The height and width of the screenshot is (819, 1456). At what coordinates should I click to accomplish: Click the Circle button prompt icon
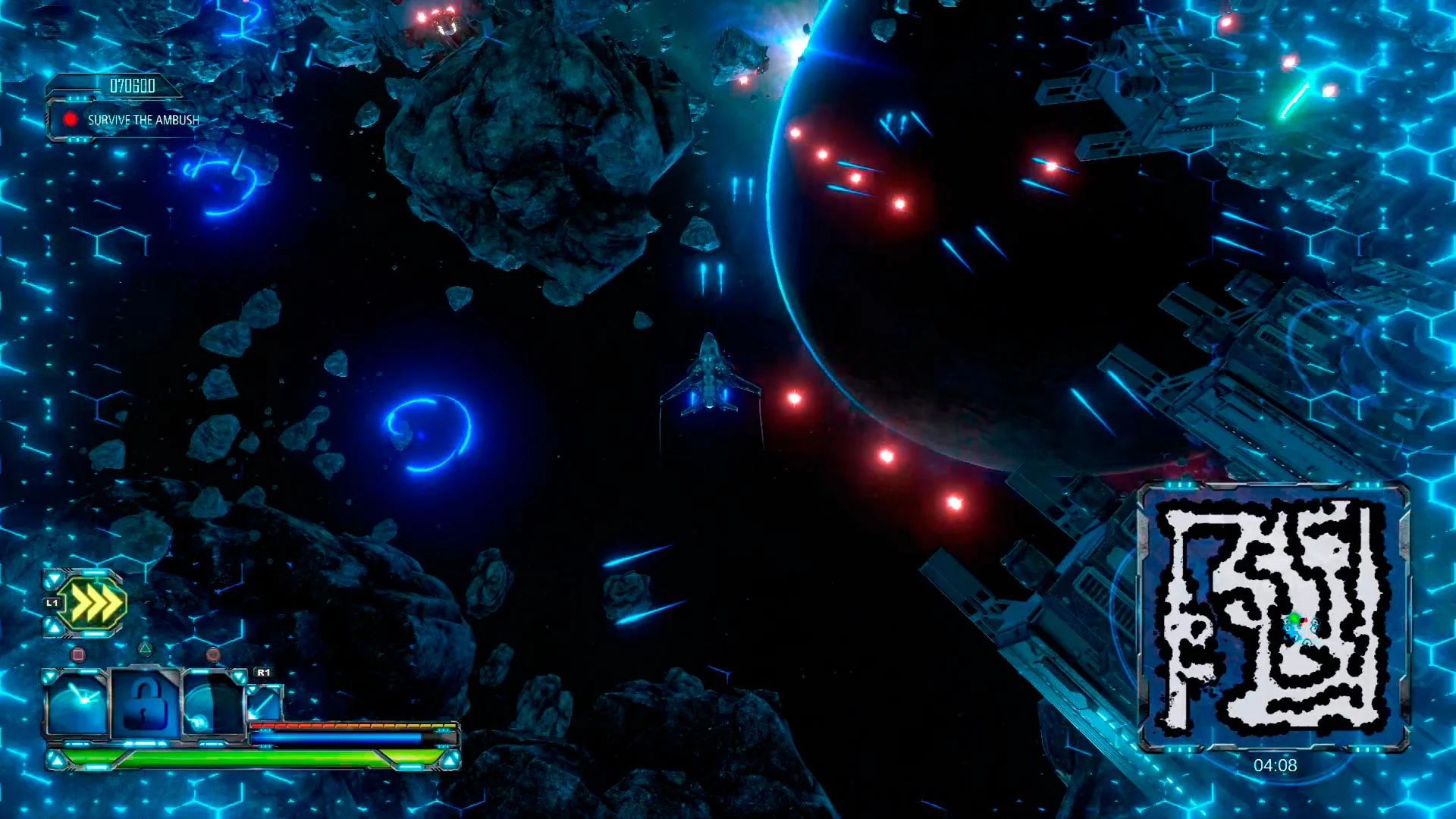(x=213, y=656)
